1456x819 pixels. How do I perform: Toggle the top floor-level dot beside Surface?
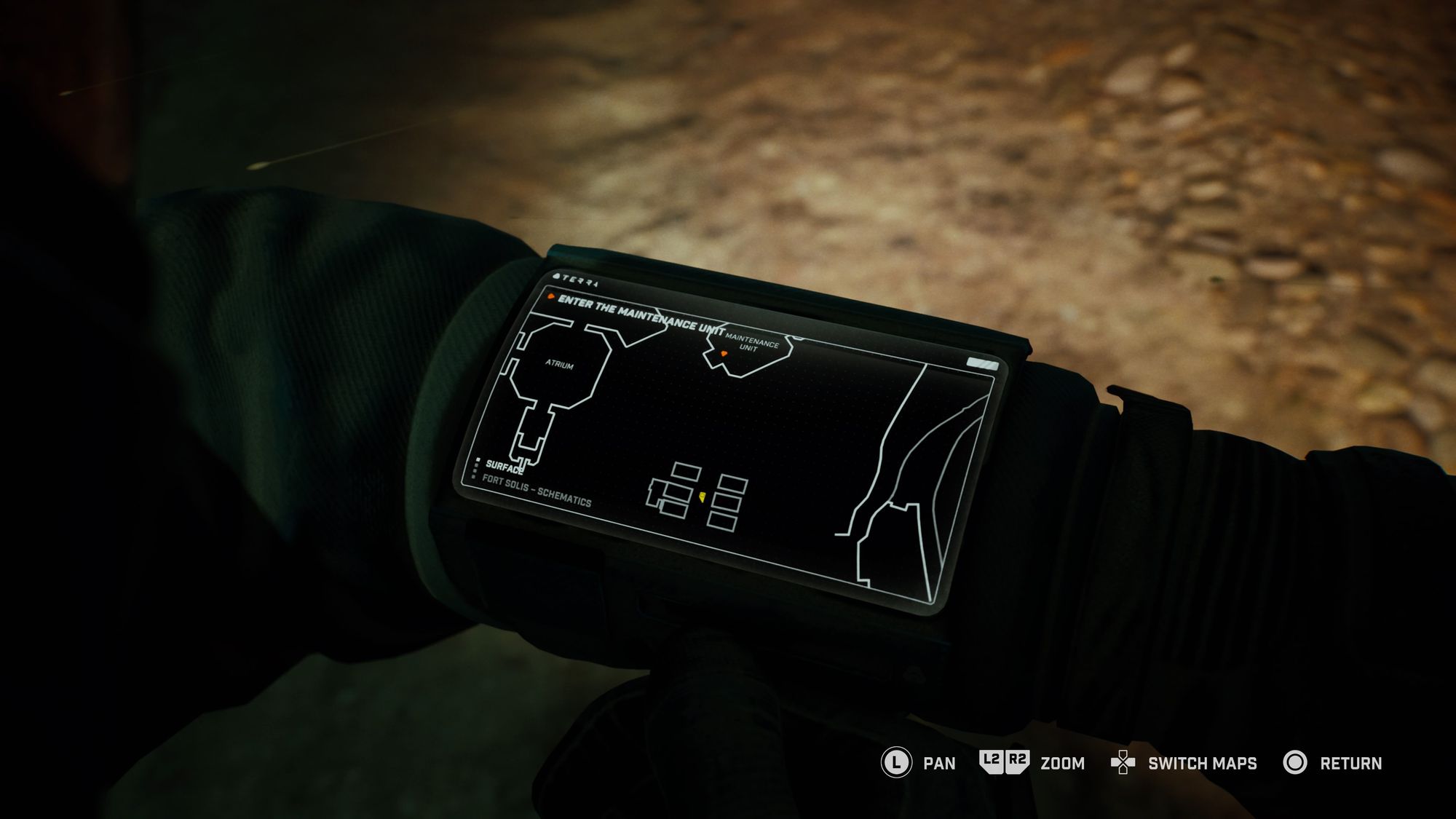coord(479,459)
